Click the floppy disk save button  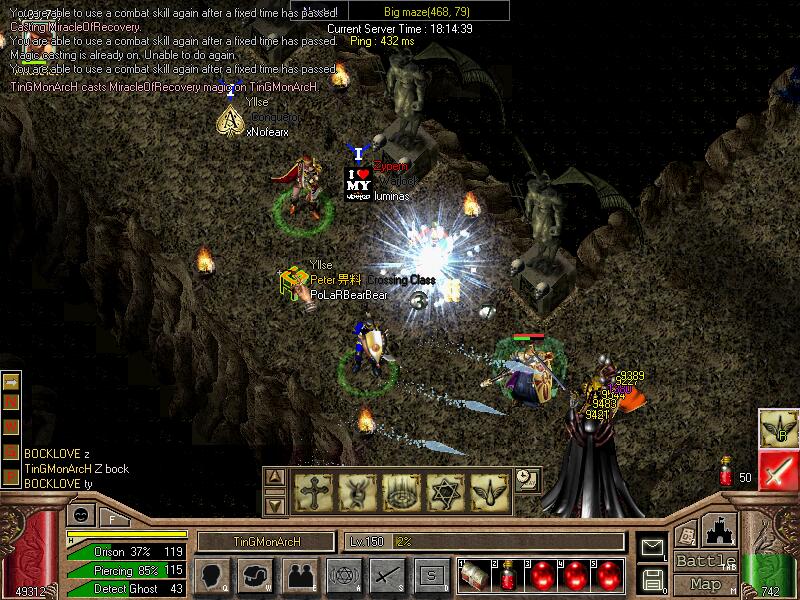[652, 579]
